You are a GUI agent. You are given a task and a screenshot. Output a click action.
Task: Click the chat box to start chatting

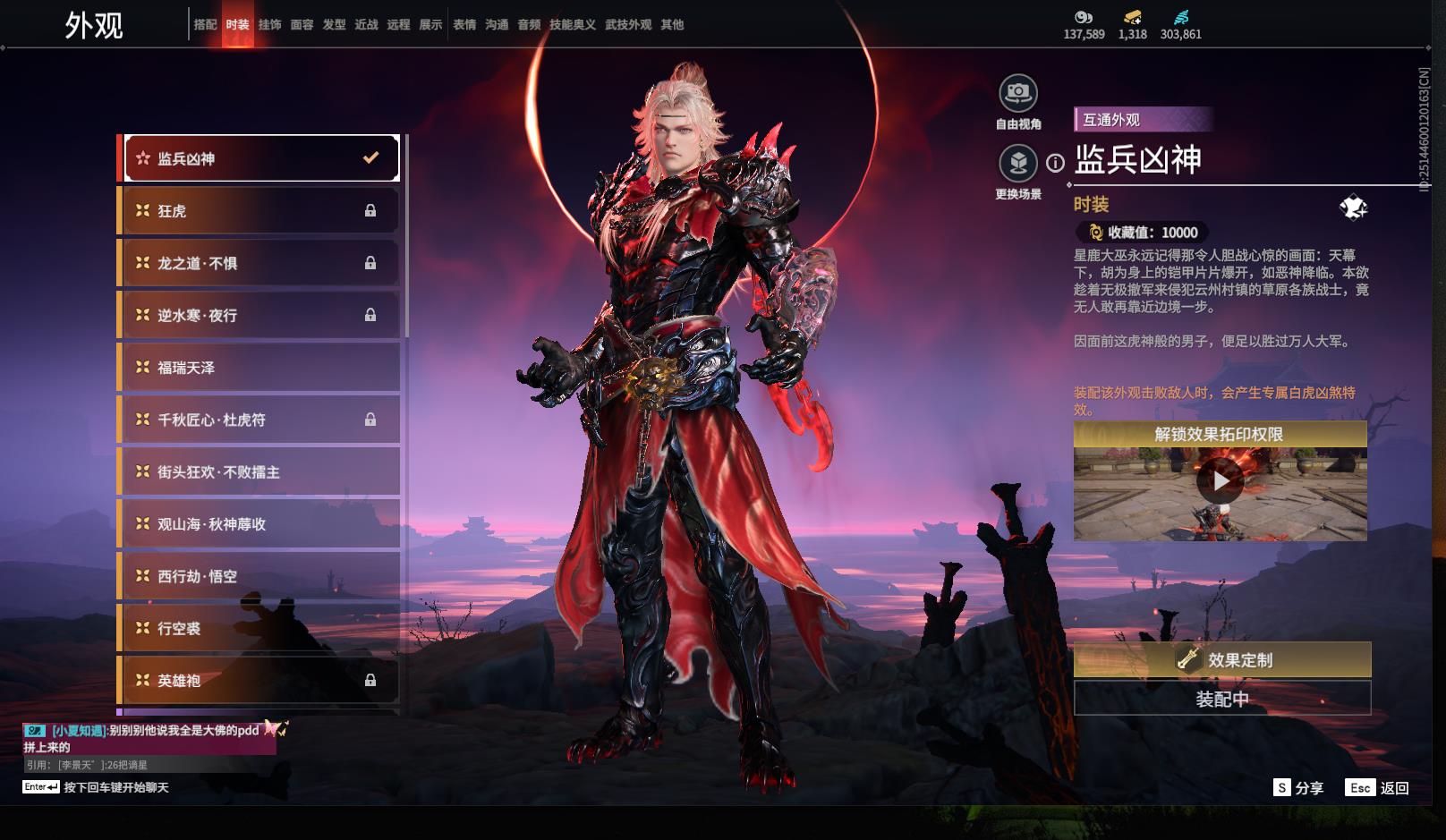116,788
